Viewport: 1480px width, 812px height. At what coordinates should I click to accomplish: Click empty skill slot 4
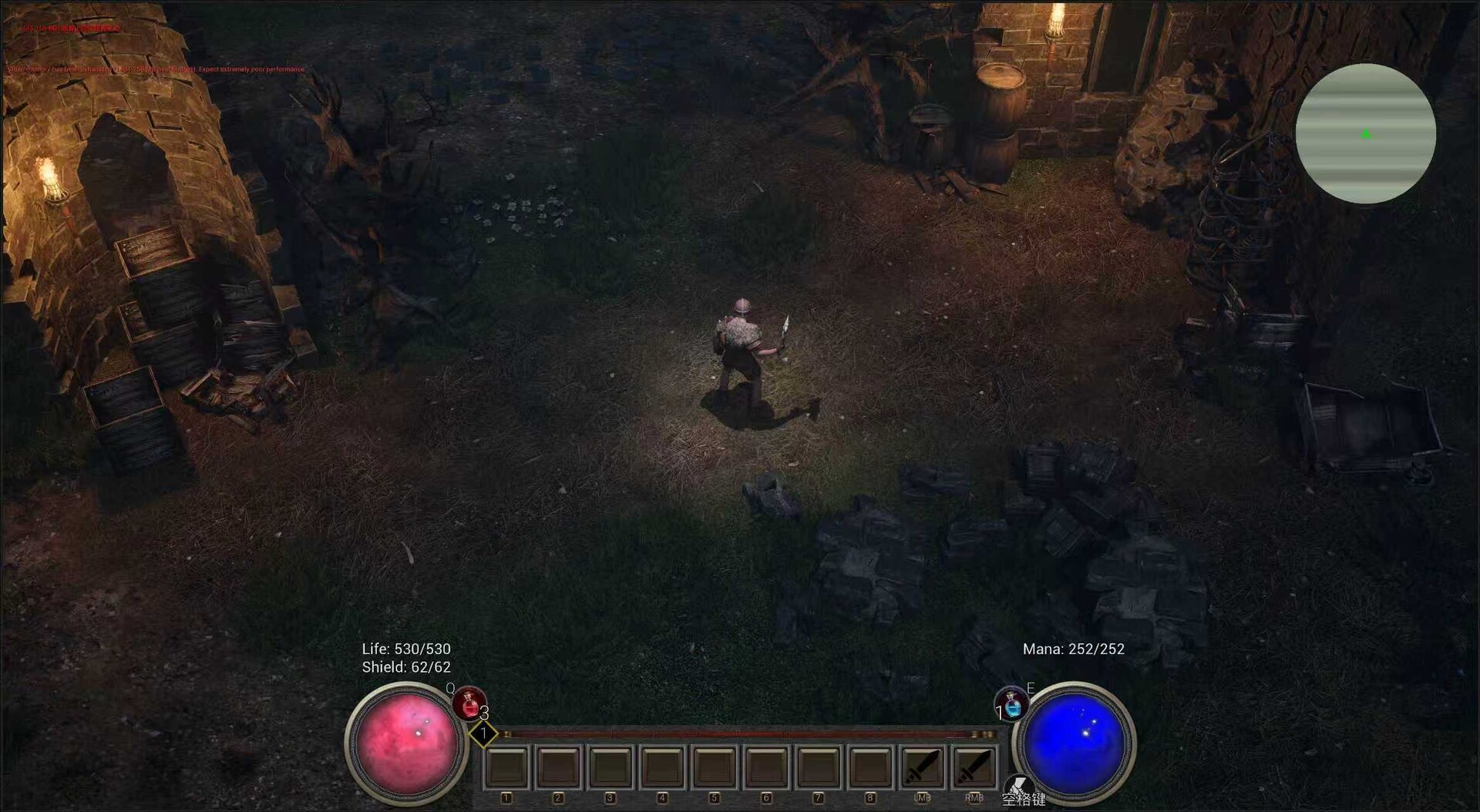coord(662,766)
